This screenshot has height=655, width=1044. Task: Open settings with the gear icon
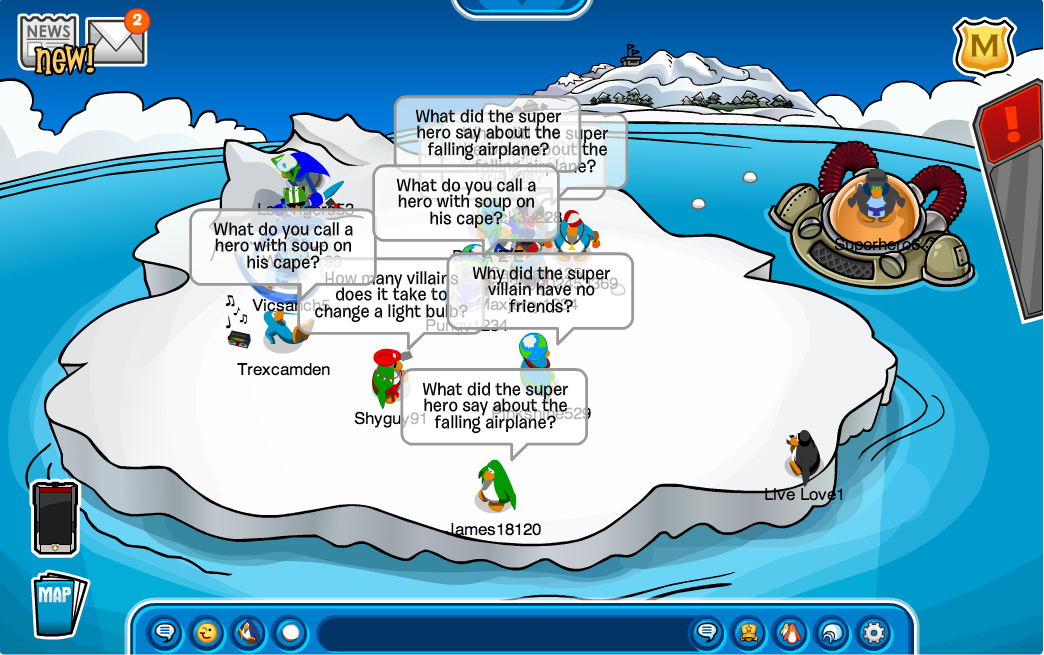click(x=873, y=632)
